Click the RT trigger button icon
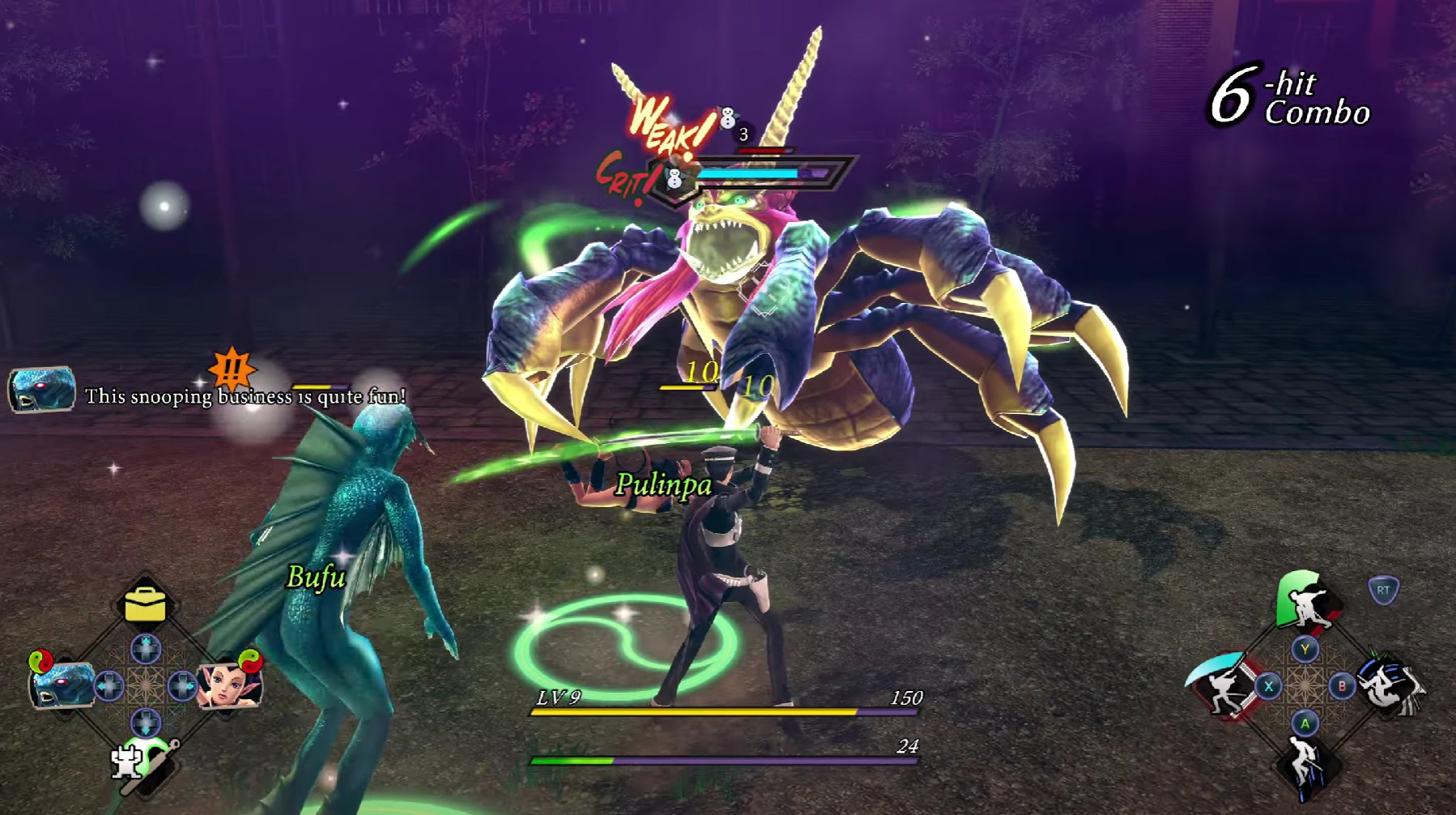This screenshot has width=1456, height=815. coord(1385,591)
